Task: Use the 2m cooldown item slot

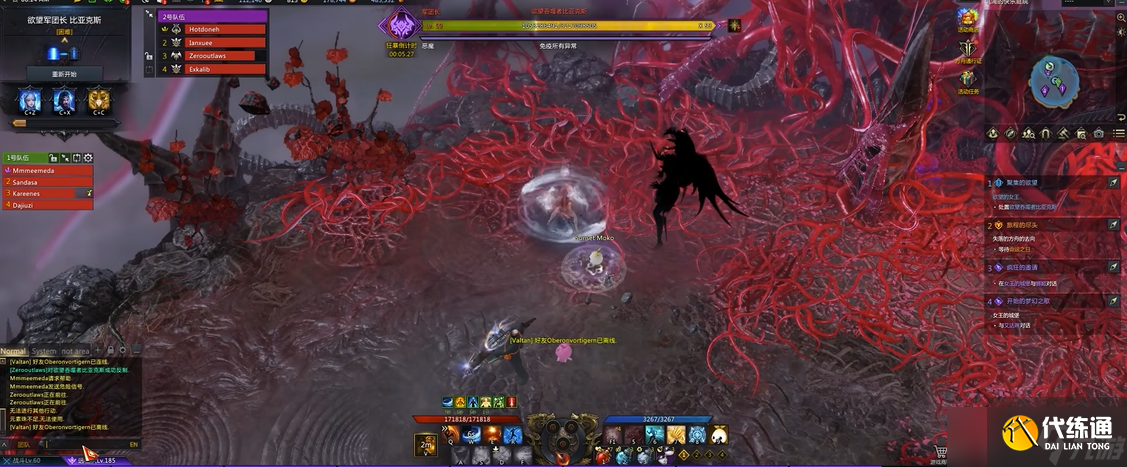Action: pos(426,444)
